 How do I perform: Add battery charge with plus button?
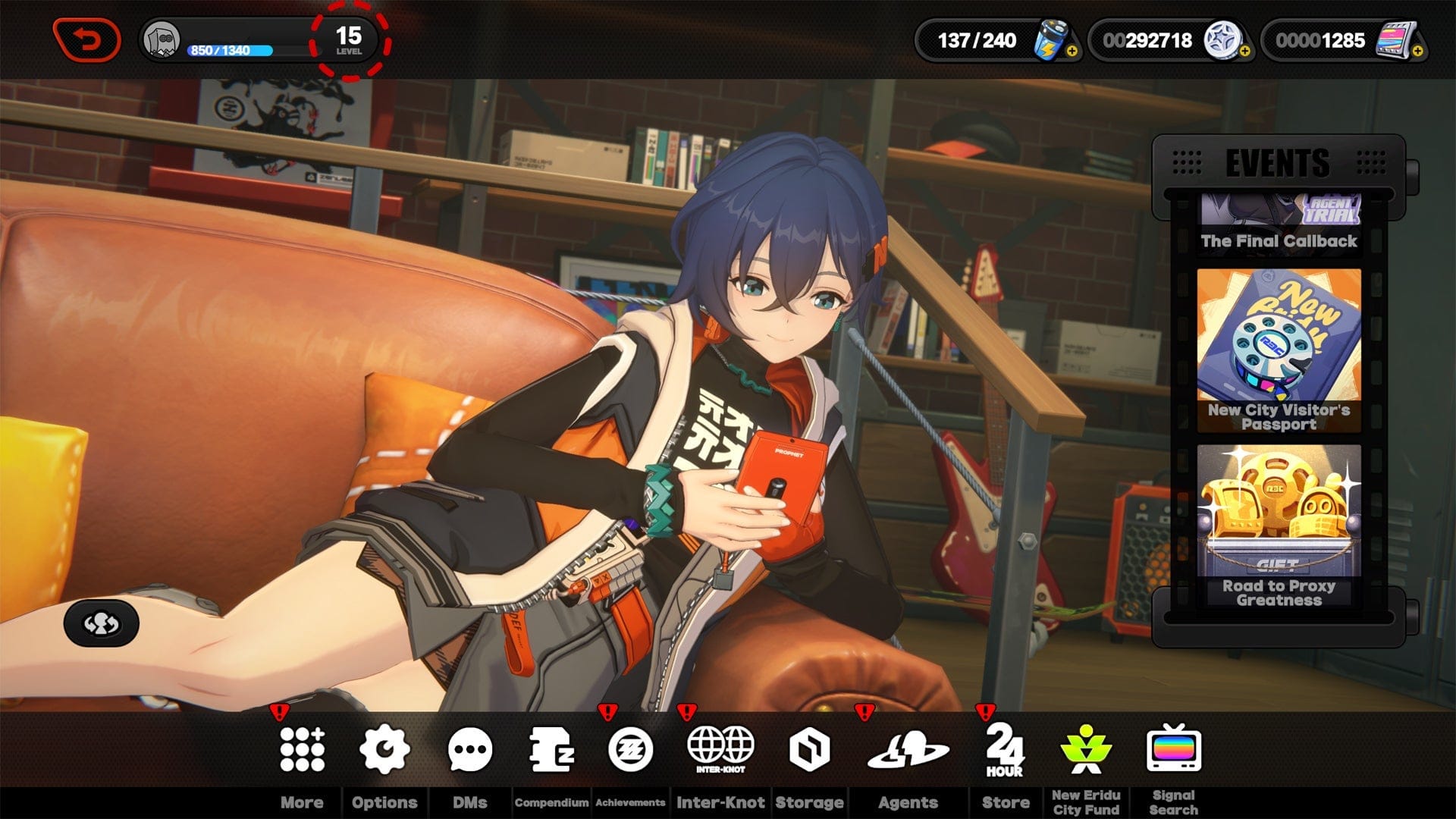[x=1072, y=52]
